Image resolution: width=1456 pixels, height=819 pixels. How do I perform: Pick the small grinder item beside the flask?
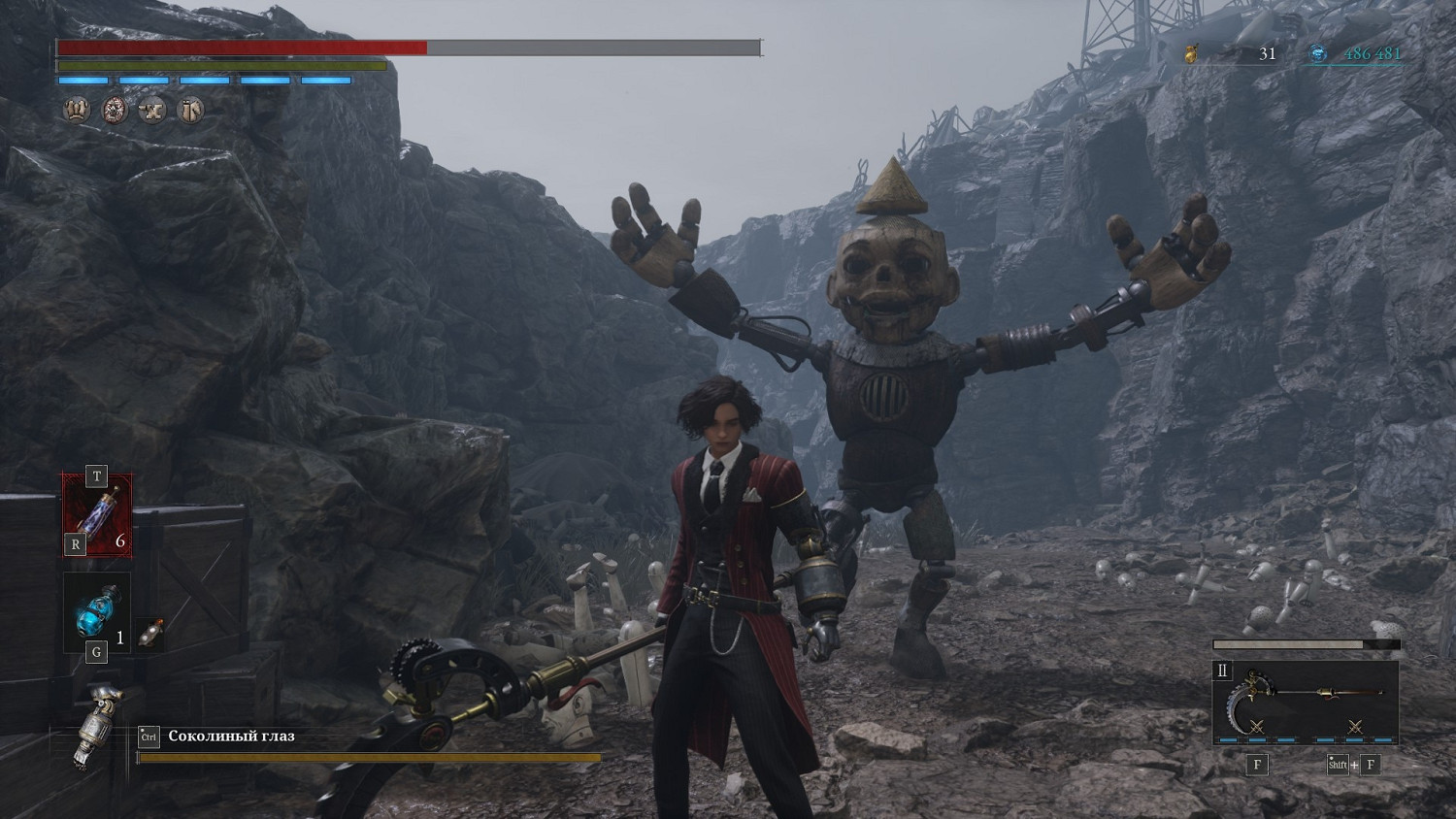coord(150,634)
